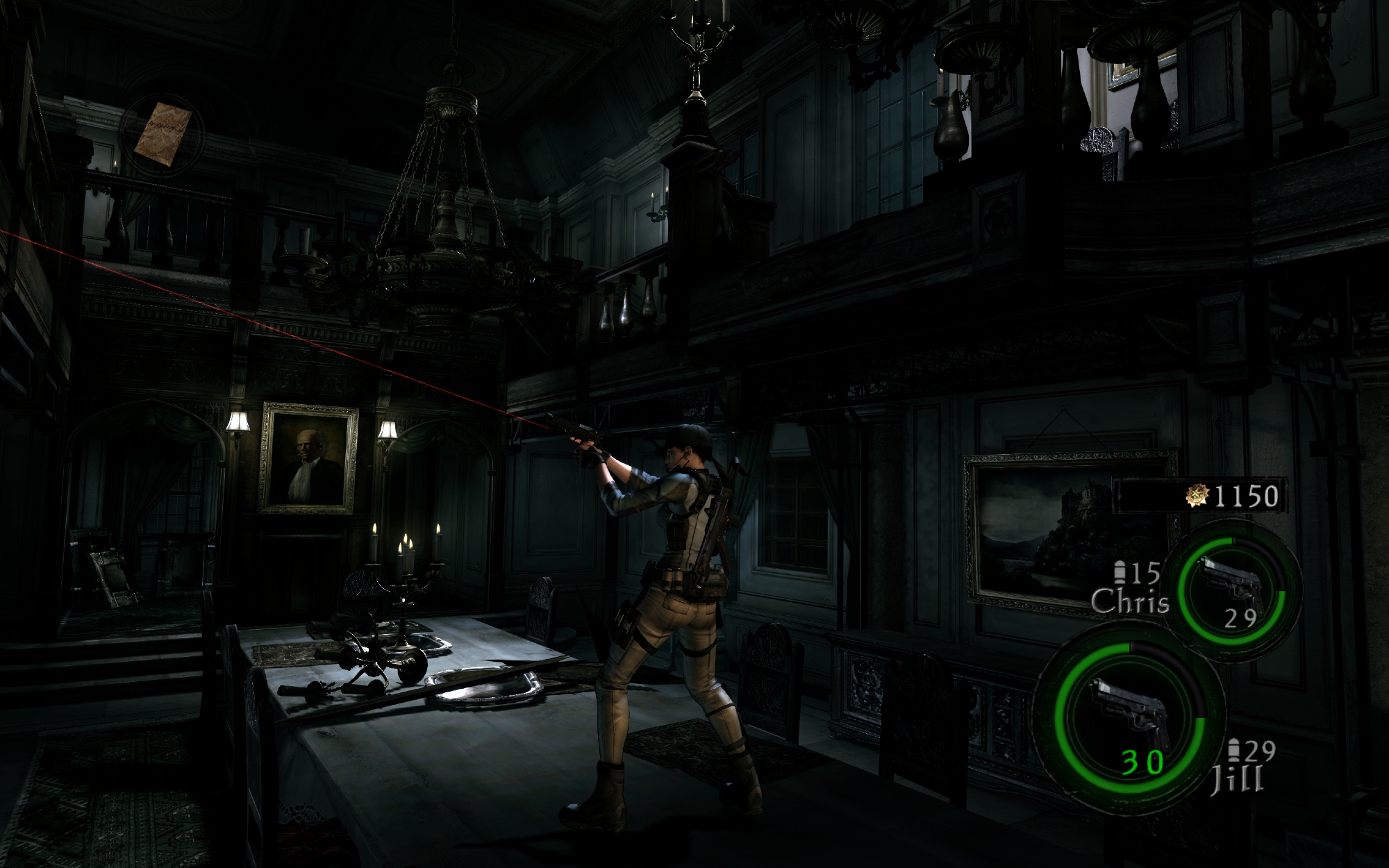Click Chris's handgun weapon icon
Viewport: 1389px width, 868px height.
pos(1230,582)
